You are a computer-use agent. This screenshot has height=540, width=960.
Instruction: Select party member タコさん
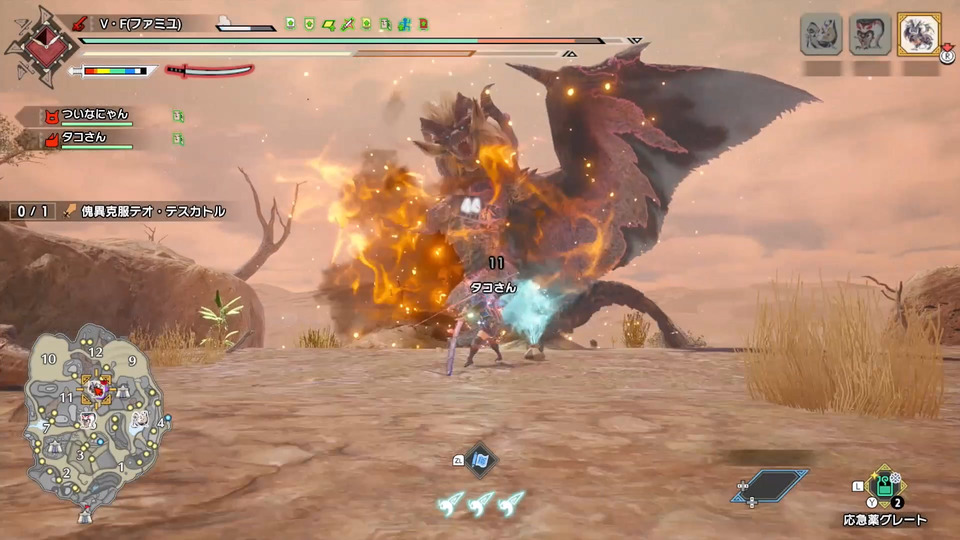click(84, 141)
